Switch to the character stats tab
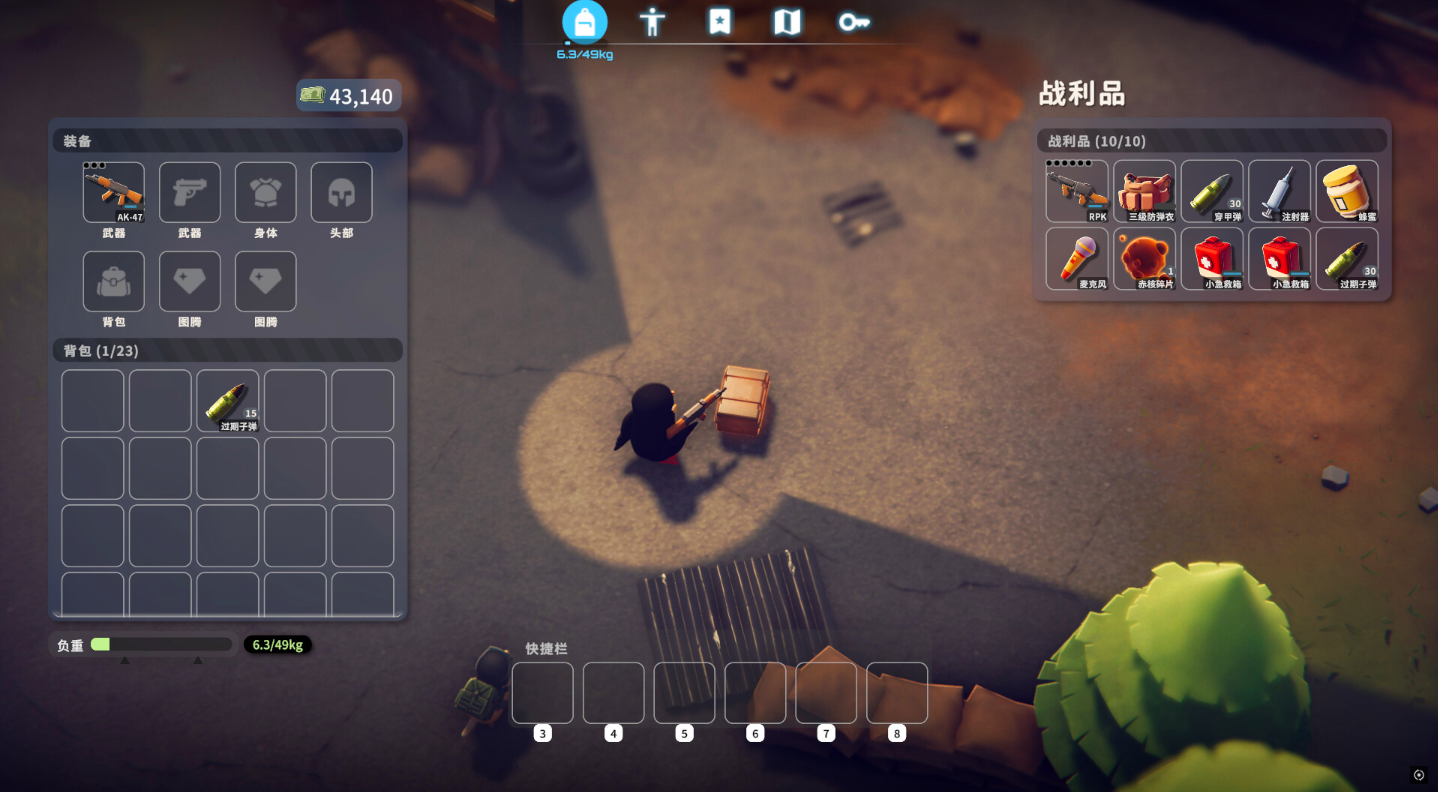 [x=652, y=22]
